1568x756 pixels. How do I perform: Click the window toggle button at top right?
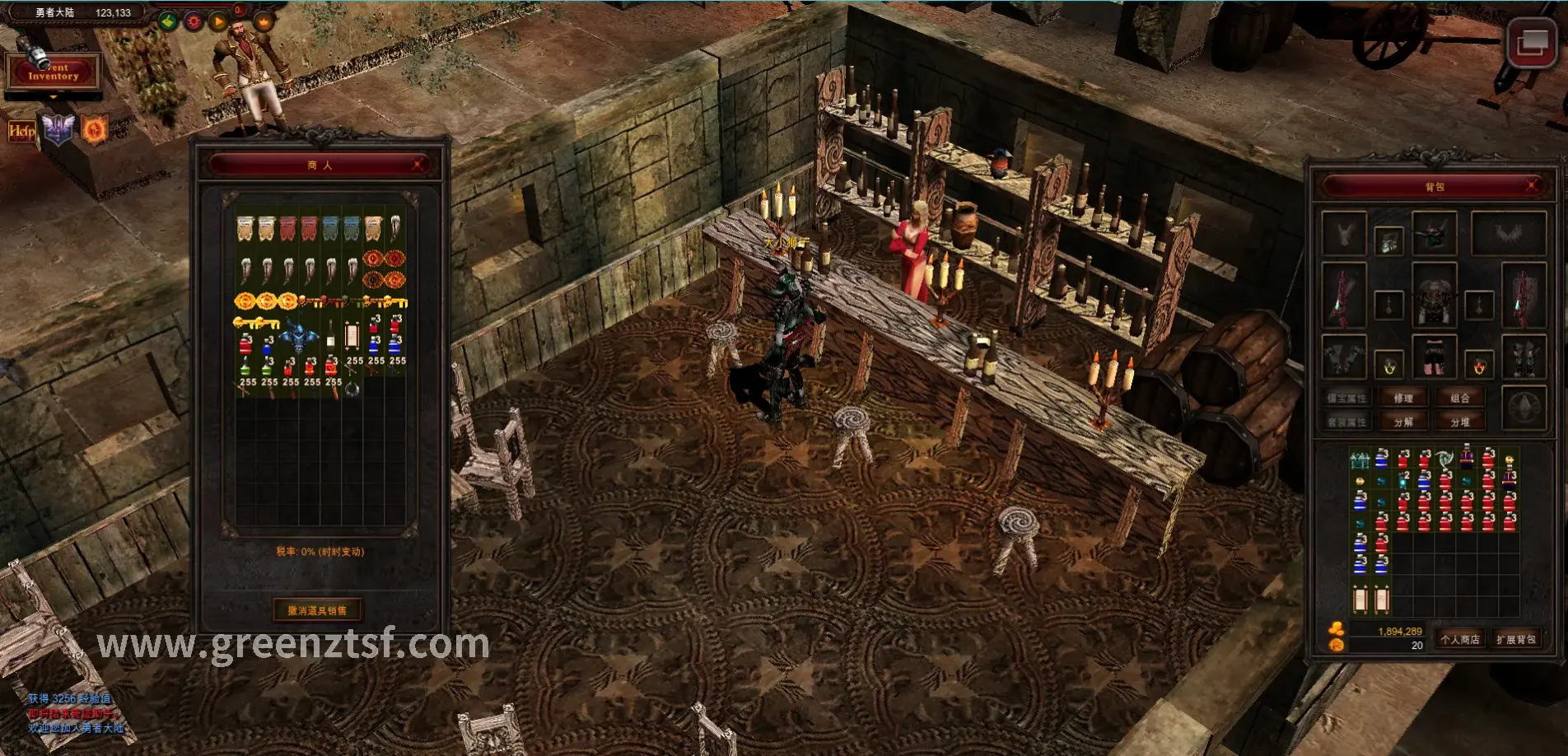point(1531,43)
